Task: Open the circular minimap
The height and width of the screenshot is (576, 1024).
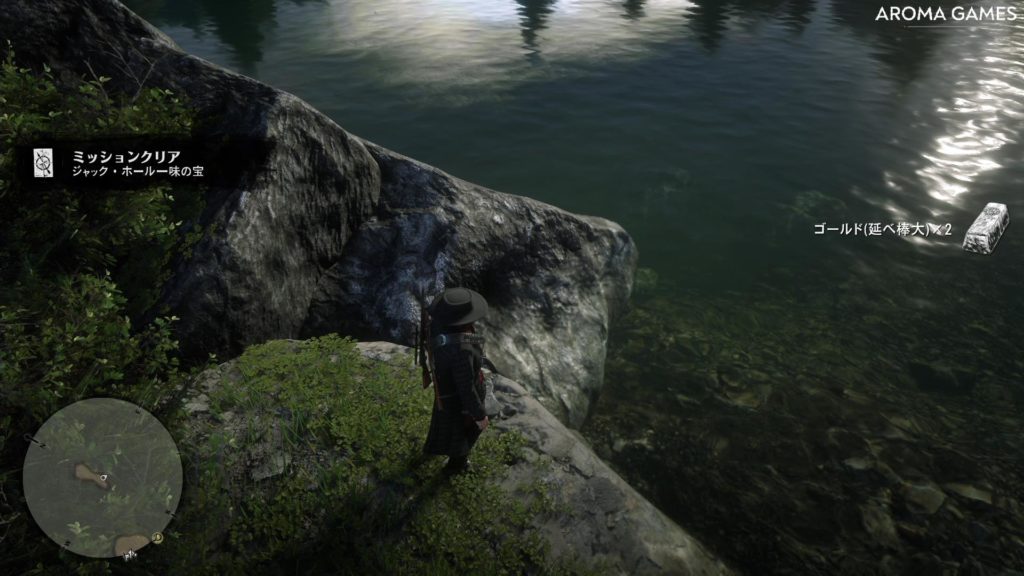Action: (x=102, y=477)
